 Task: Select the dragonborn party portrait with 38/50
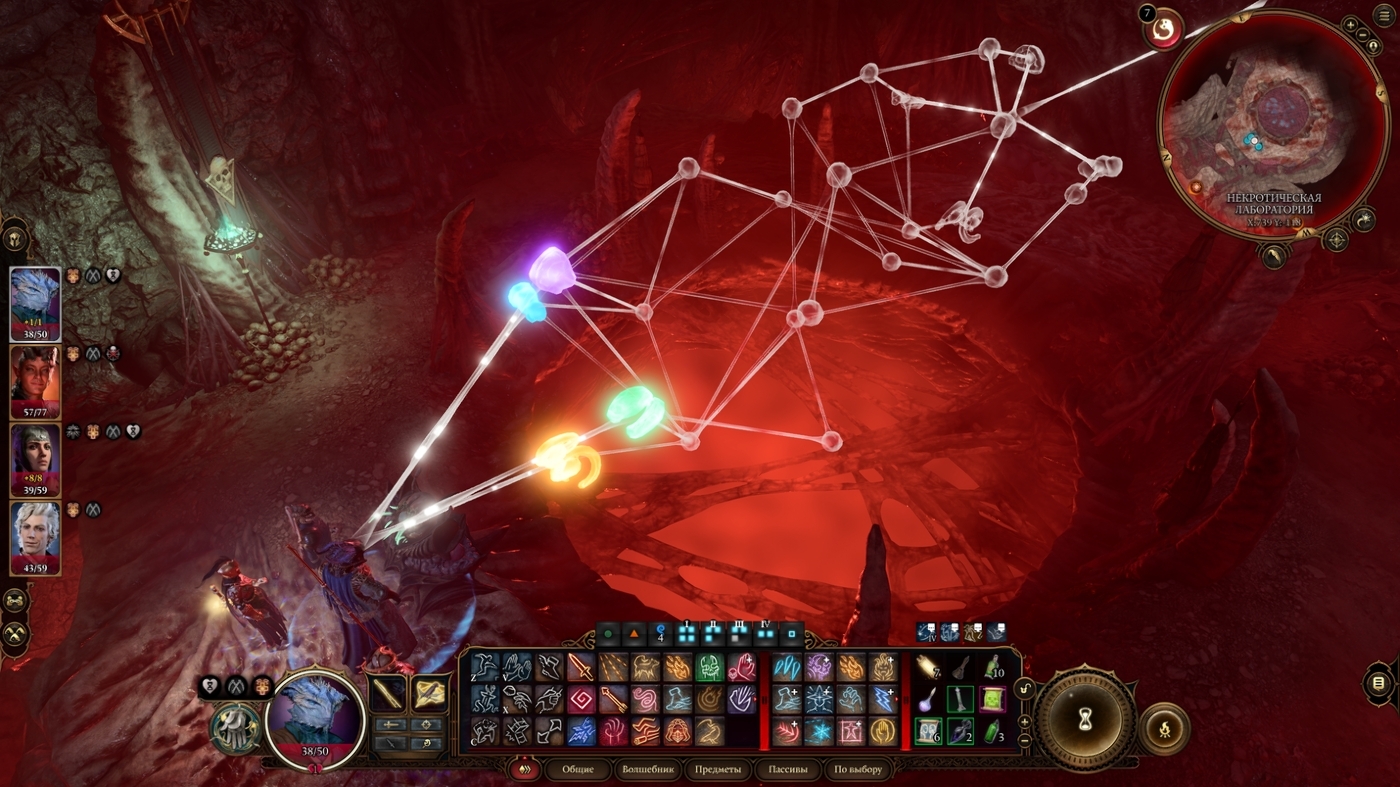pyautogui.click(x=35, y=304)
